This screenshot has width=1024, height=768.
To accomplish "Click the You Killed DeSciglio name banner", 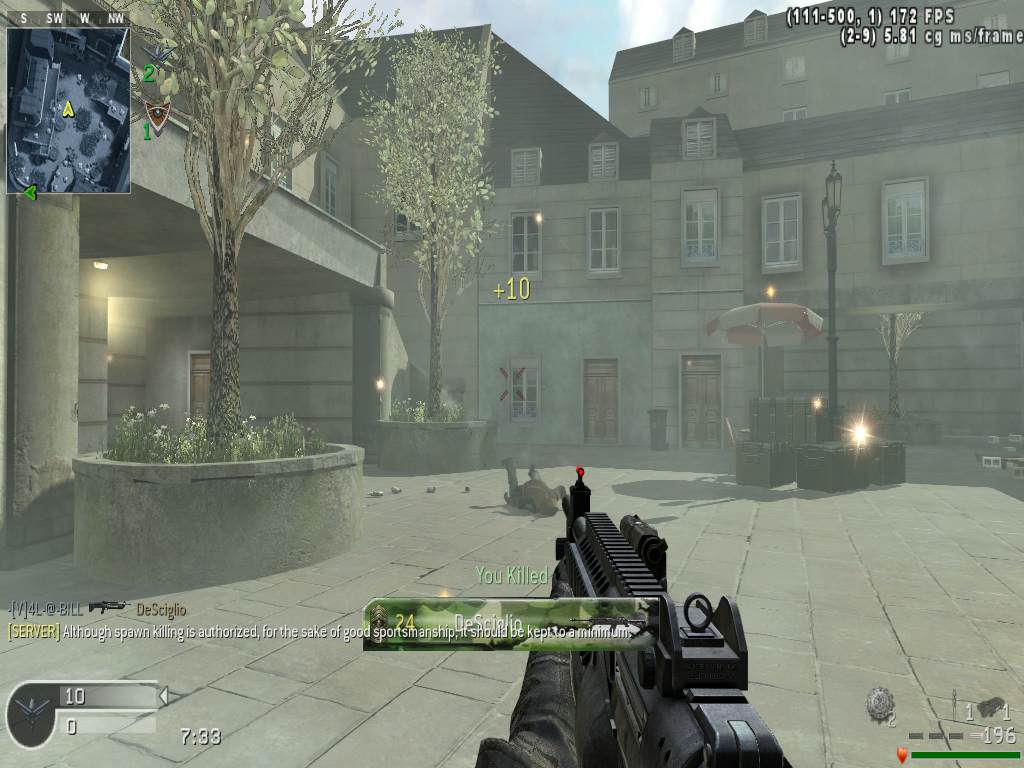I will [510, 623].
